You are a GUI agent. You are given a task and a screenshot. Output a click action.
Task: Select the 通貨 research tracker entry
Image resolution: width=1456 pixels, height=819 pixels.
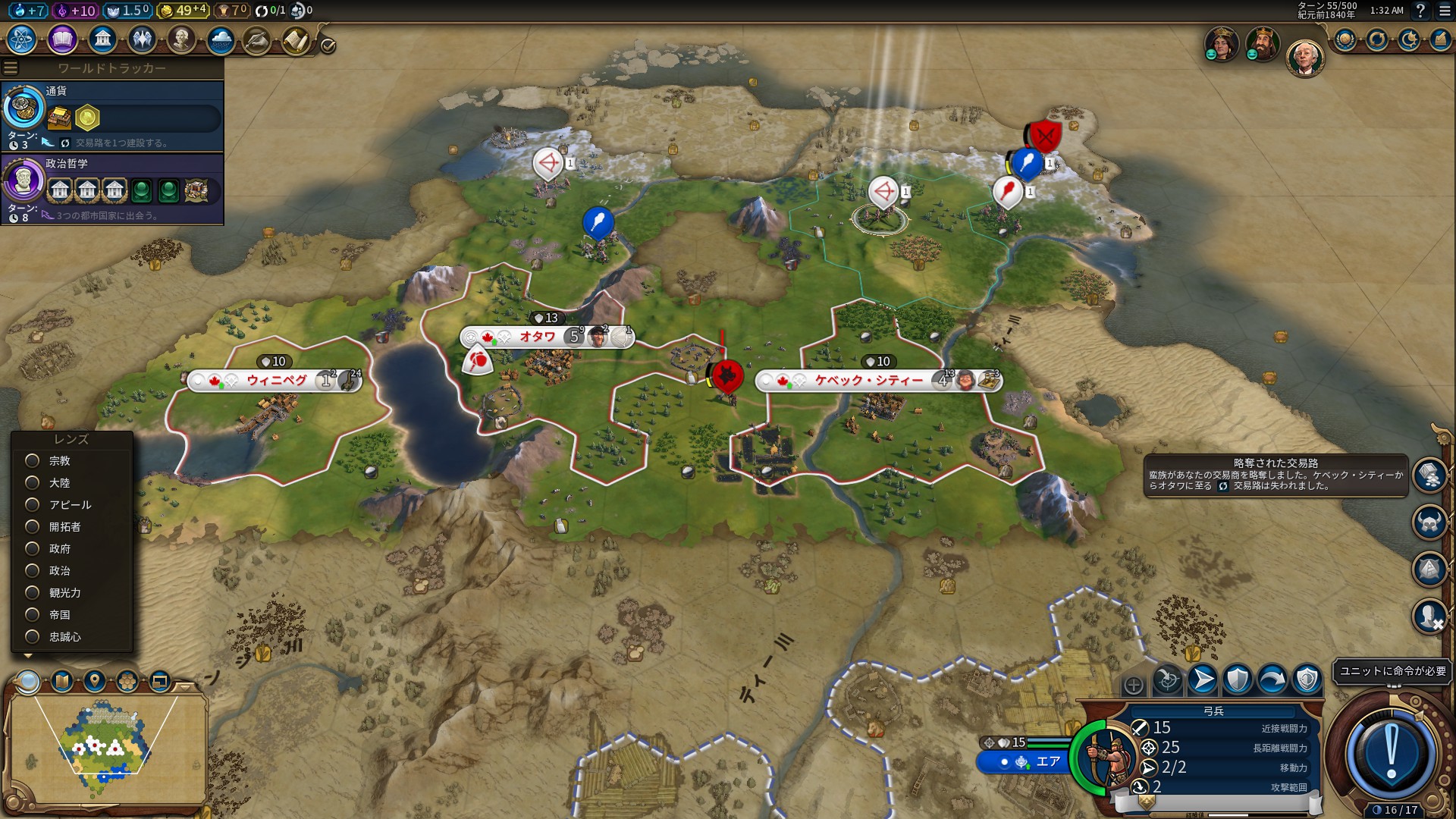click(x=112, y=116)
